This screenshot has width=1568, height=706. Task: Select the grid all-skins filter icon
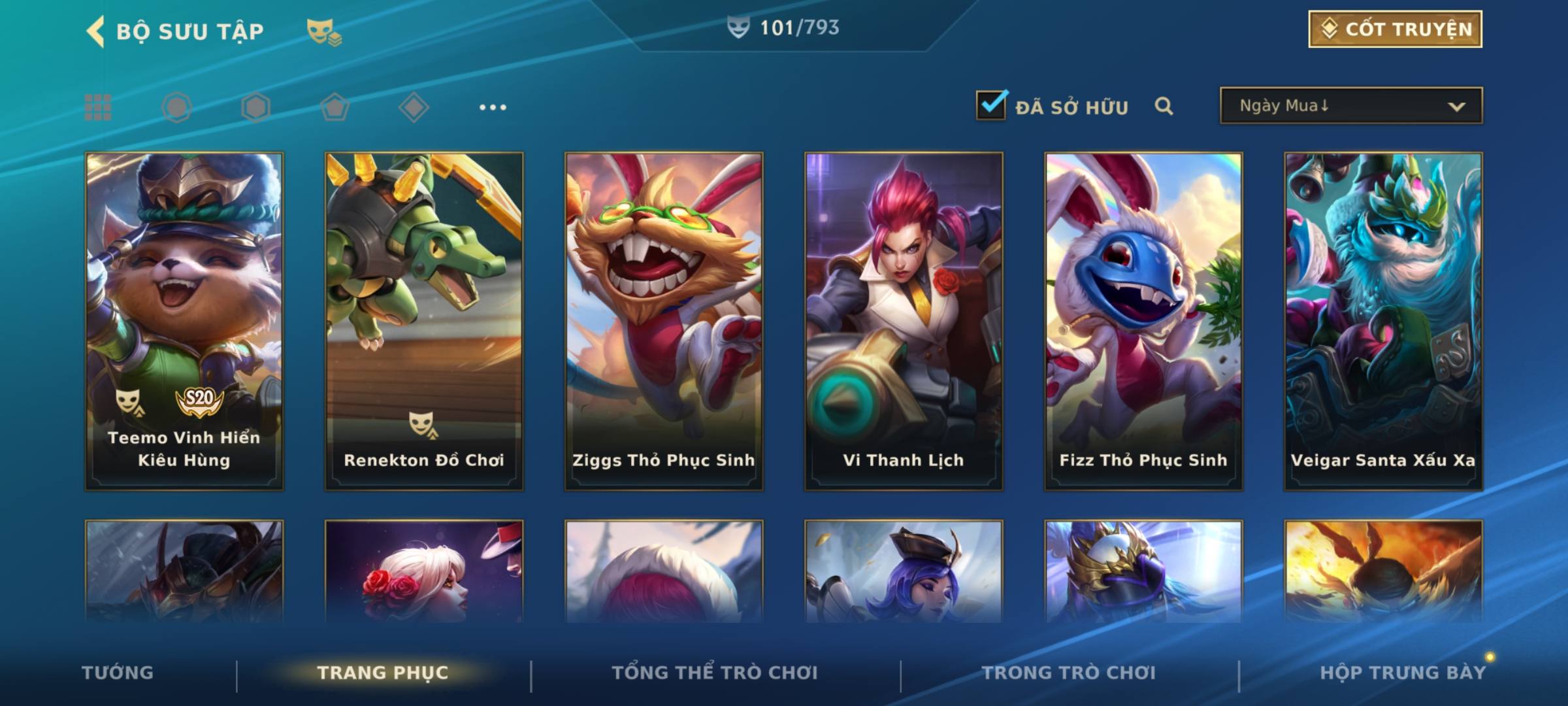point(98,107)
